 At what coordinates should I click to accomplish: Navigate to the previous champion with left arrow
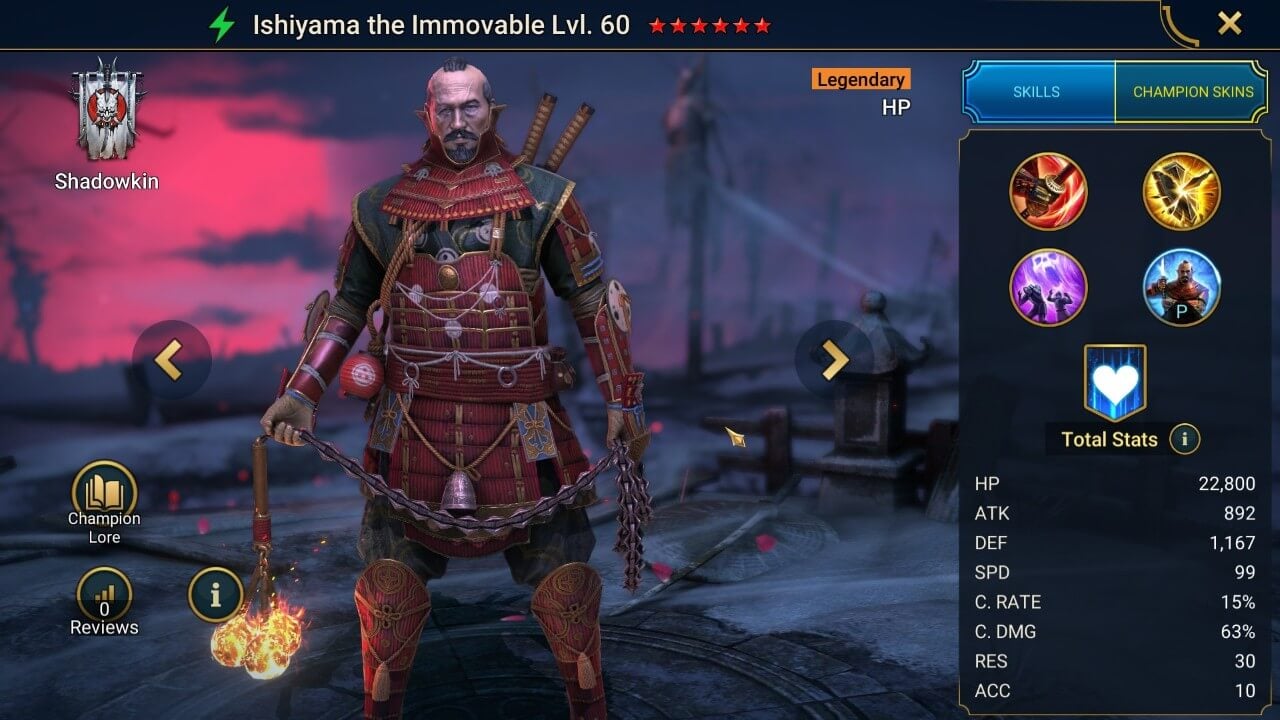[168, 360]
